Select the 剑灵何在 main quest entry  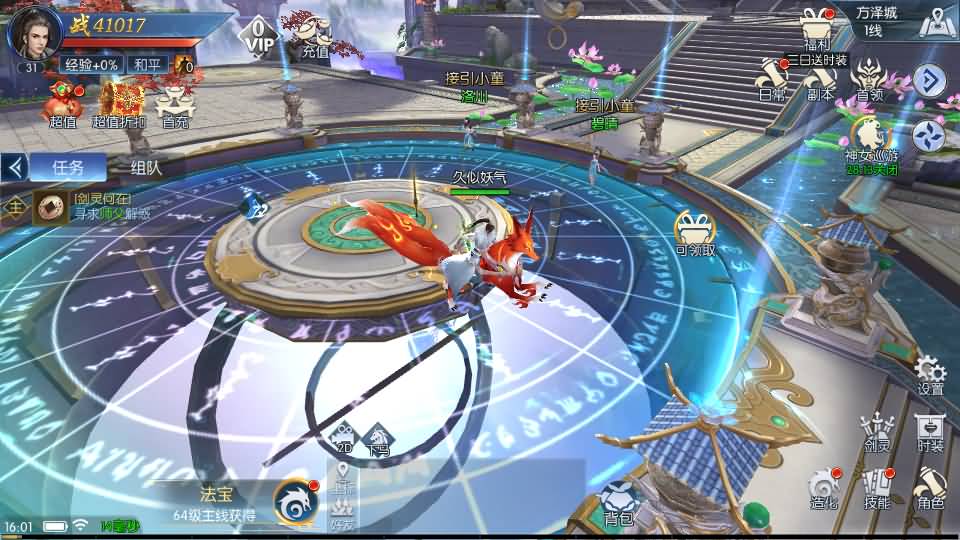coord(90,206)
